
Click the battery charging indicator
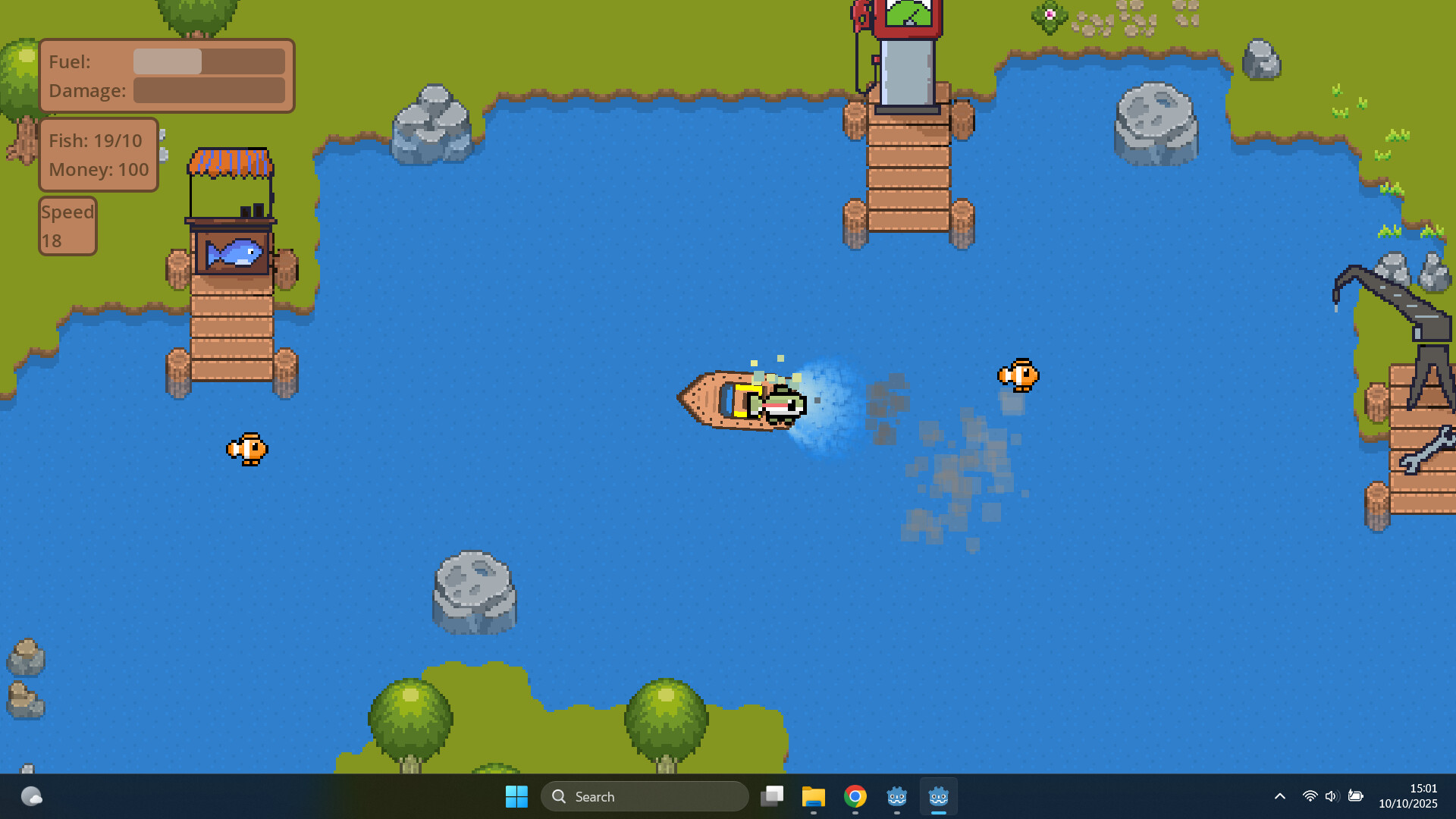(1357, 796)
